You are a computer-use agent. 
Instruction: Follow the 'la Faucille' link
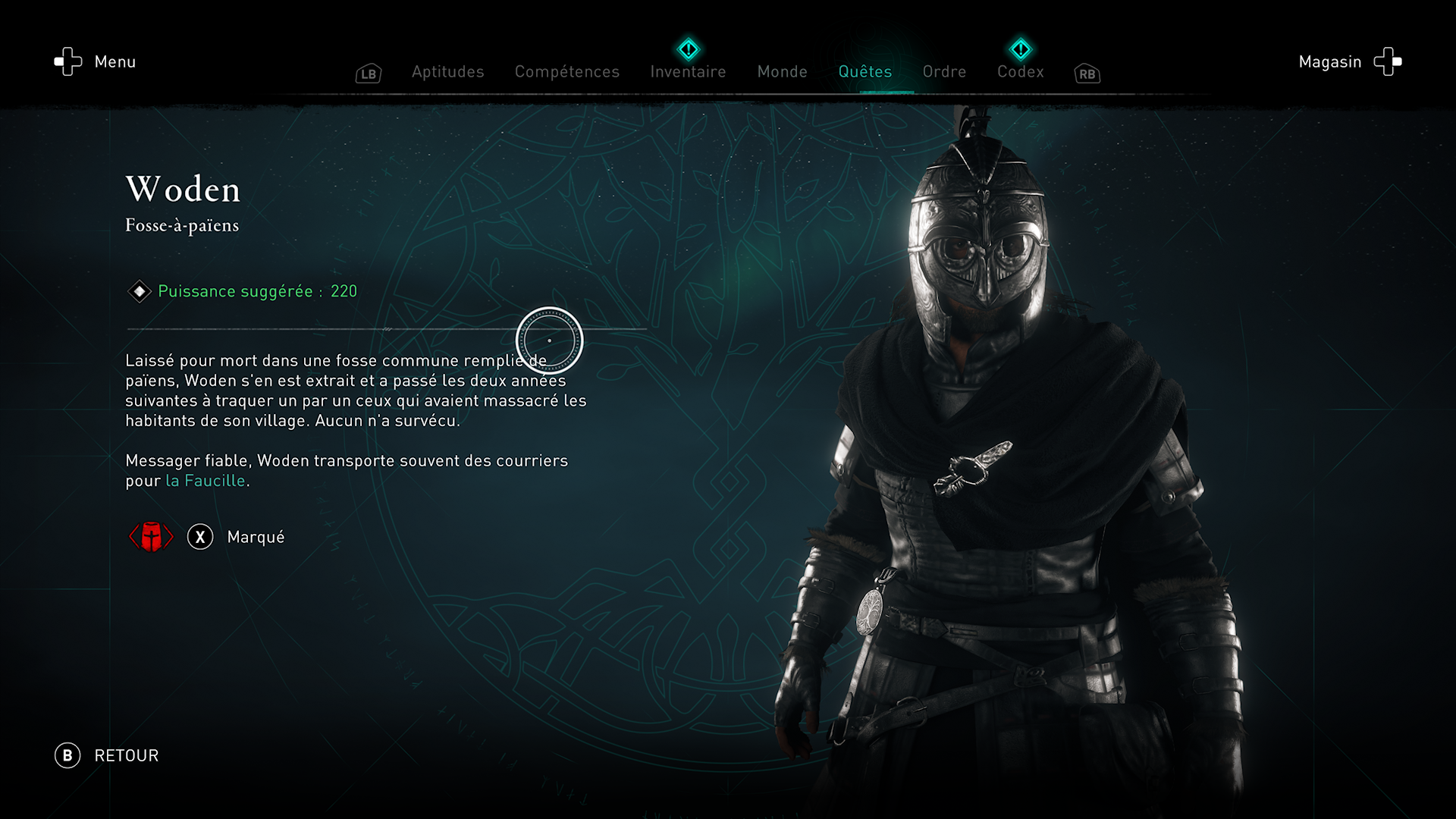[206, 481]
